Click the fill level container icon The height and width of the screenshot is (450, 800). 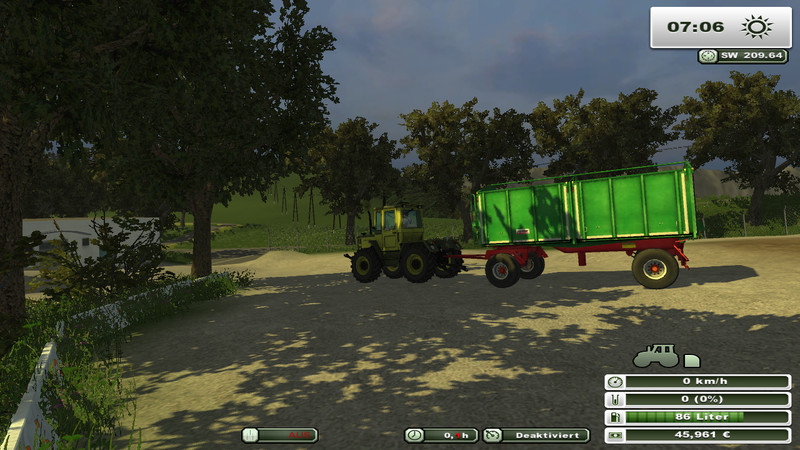(614, 399)
